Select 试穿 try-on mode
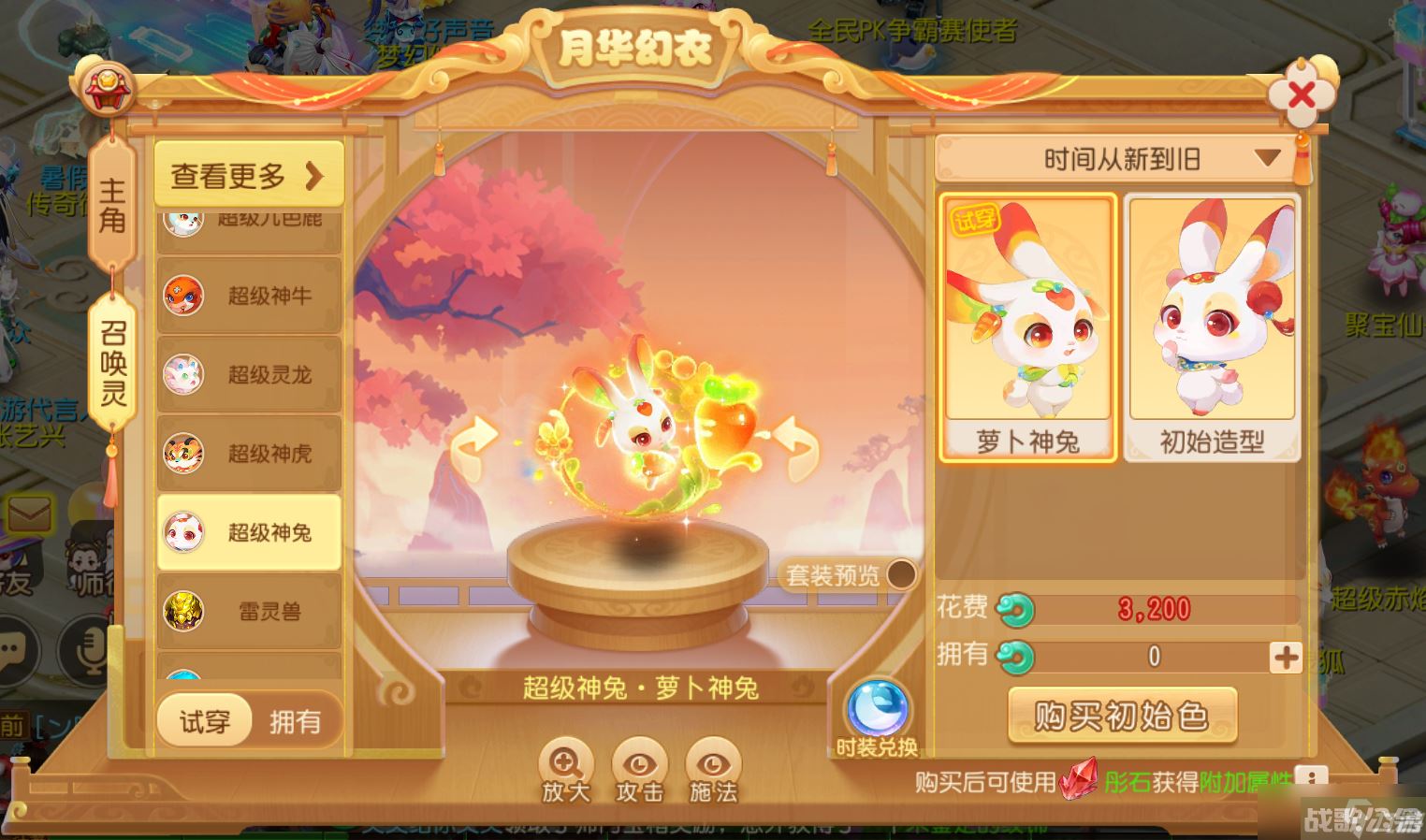1426x840 pixels. coord(203,720)
